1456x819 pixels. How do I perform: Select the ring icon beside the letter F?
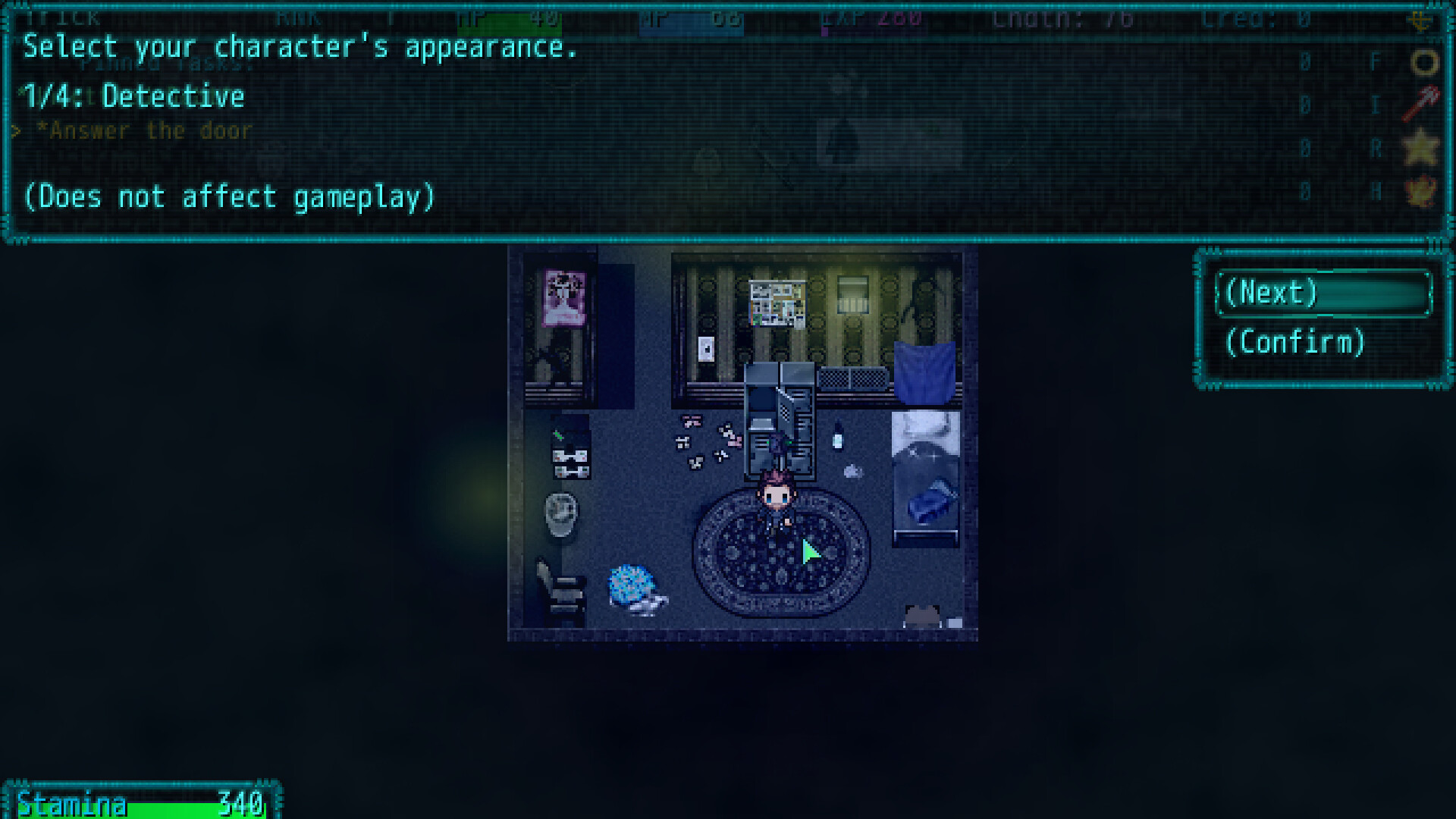click(x=1424, y=62)
